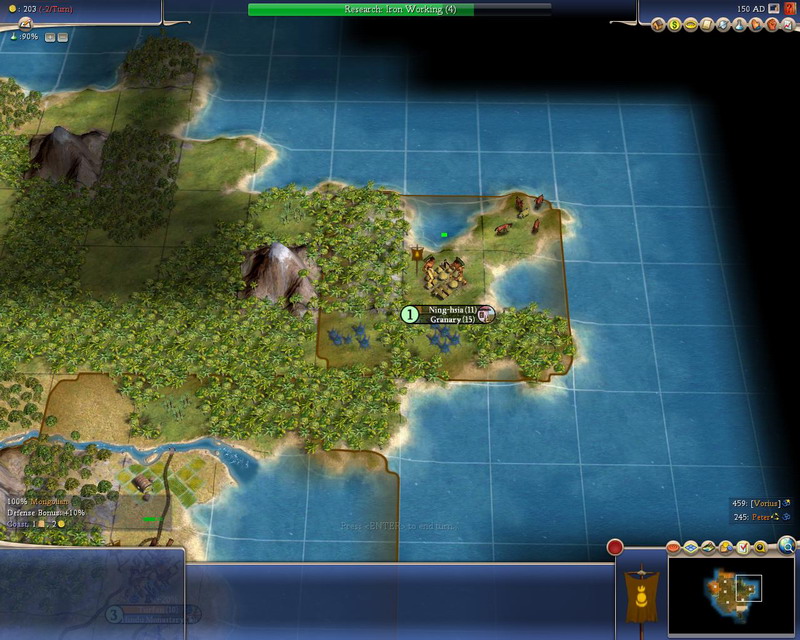
Task: Toggle the grid overlay tile icon
Action: 692,547
